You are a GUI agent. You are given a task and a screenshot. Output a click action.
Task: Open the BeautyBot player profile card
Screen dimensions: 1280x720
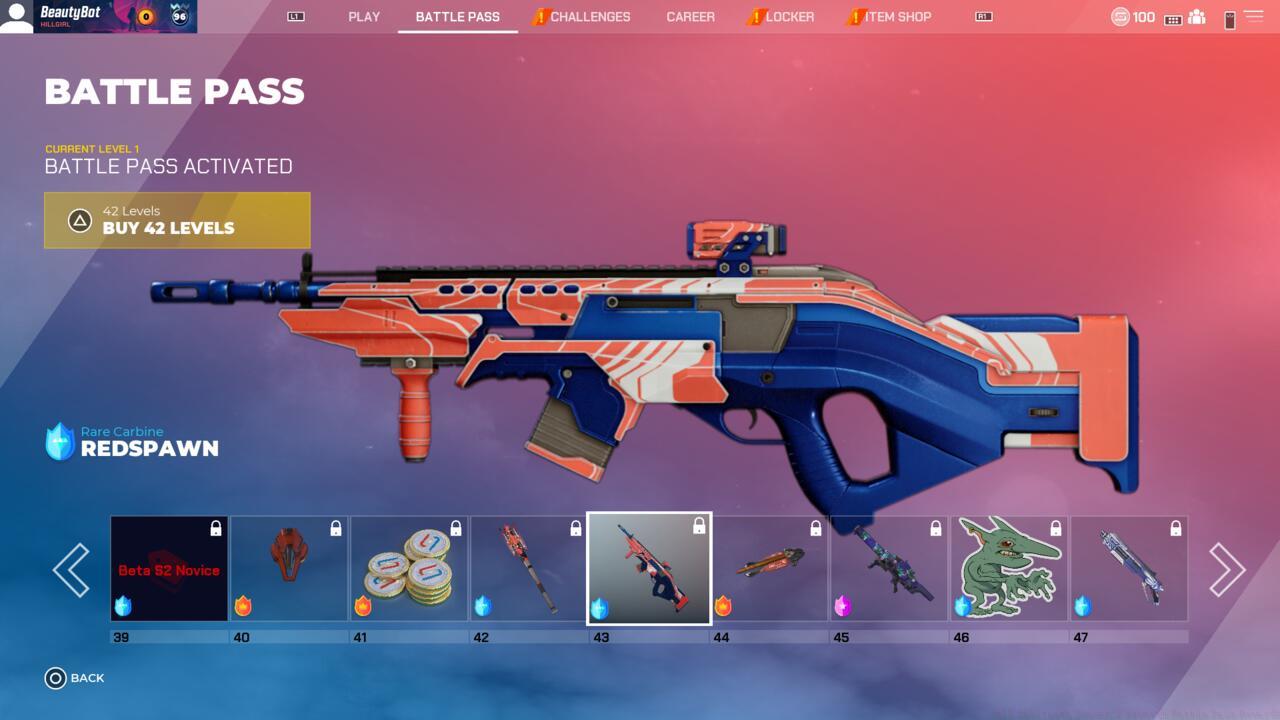coord(98,17)
